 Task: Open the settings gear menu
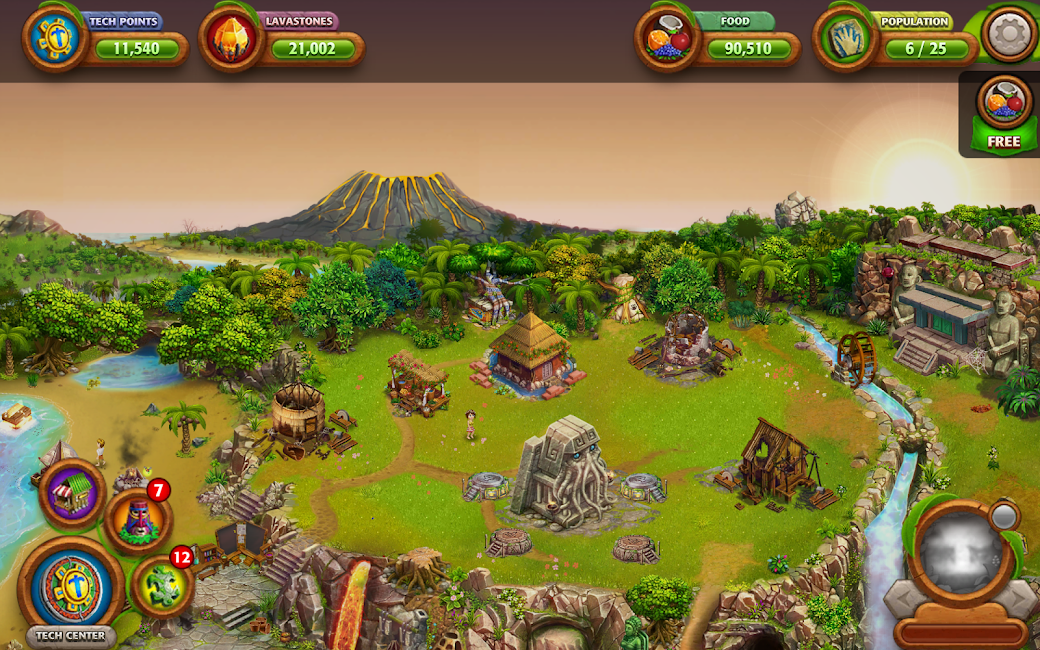pos(1008,34)
